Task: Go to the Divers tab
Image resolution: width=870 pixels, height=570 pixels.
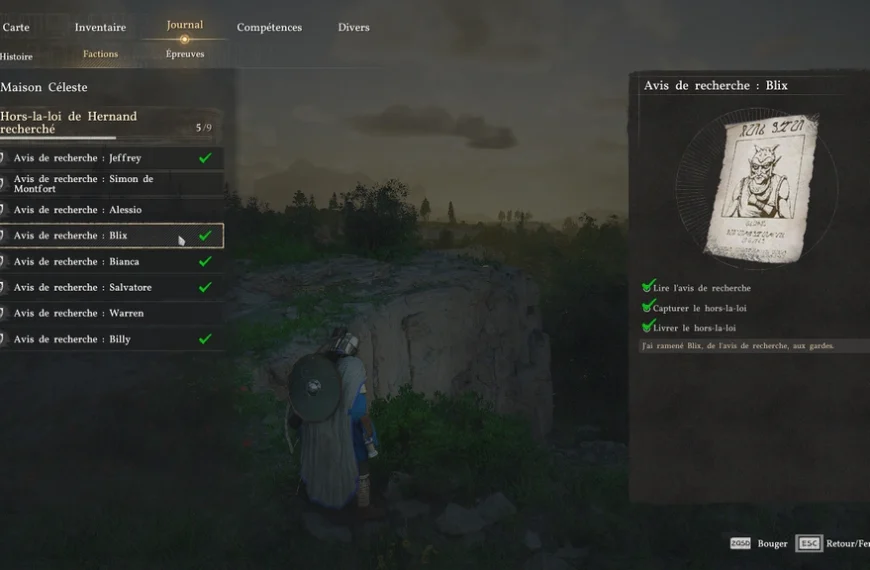Action: pos(353,27)
